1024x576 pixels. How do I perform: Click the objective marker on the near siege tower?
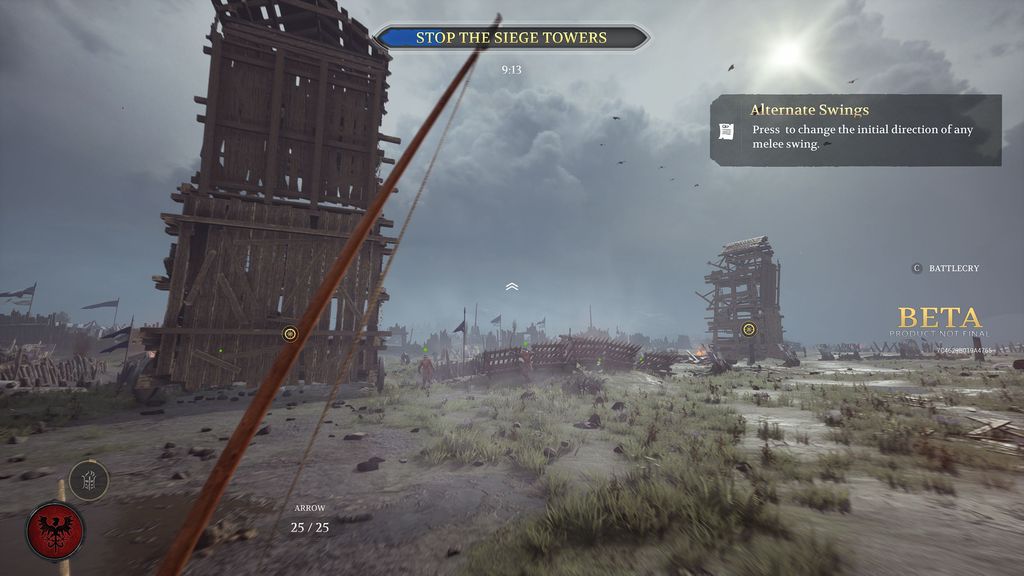tap(290, 333)
